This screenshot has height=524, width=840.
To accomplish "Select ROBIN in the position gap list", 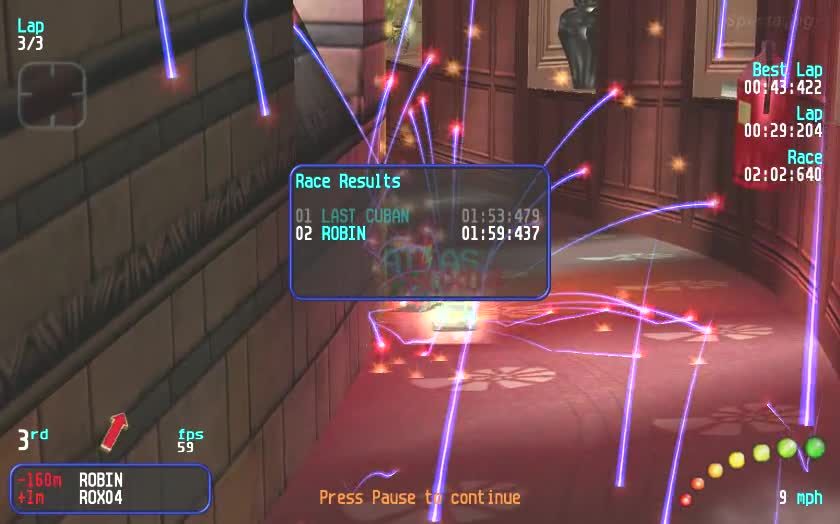I will click(x=101, y=480).
